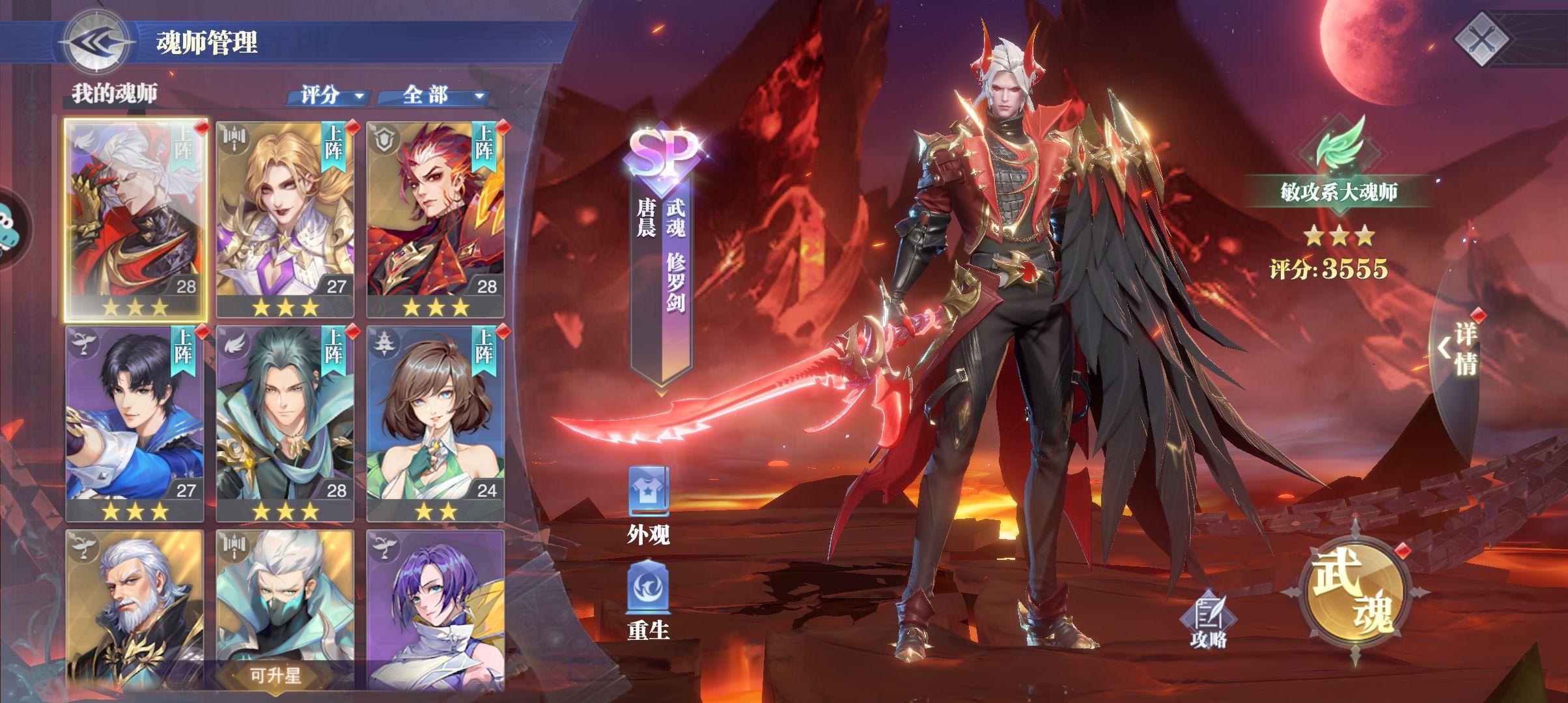Screen dimensions: 1568x703
Task: Click the shield class icon on the red-haired hero card
Action: click(384, 138)
